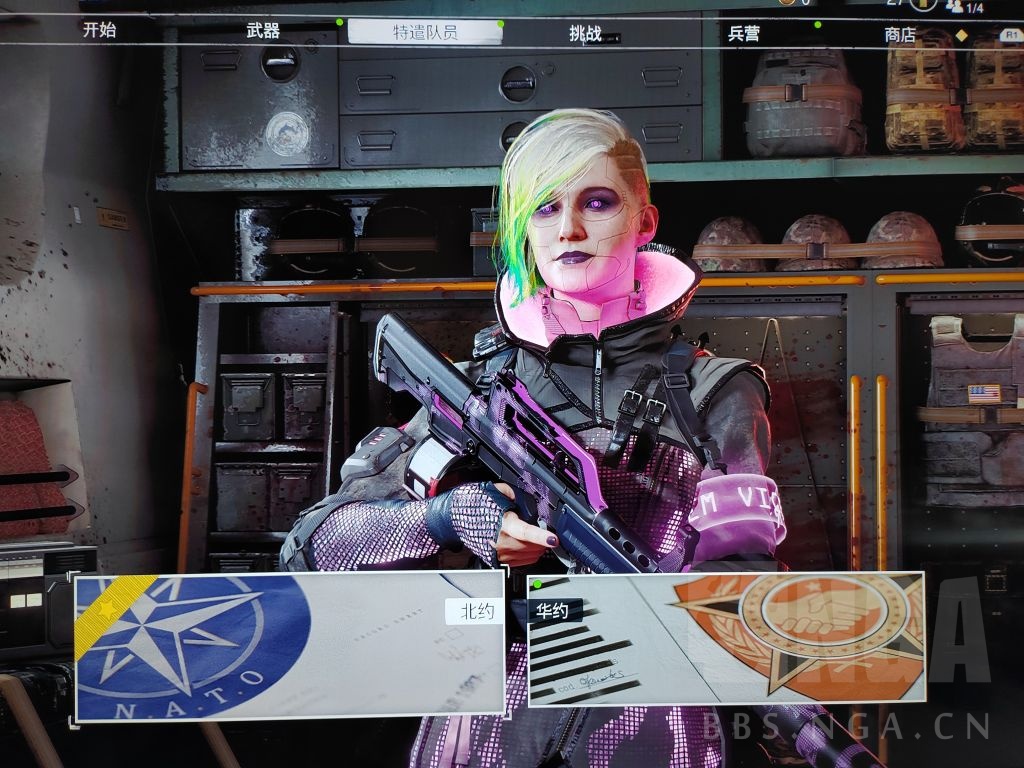Open the 武器 weapons tab
Screen dimensions: 1024x768
(263, 31)
